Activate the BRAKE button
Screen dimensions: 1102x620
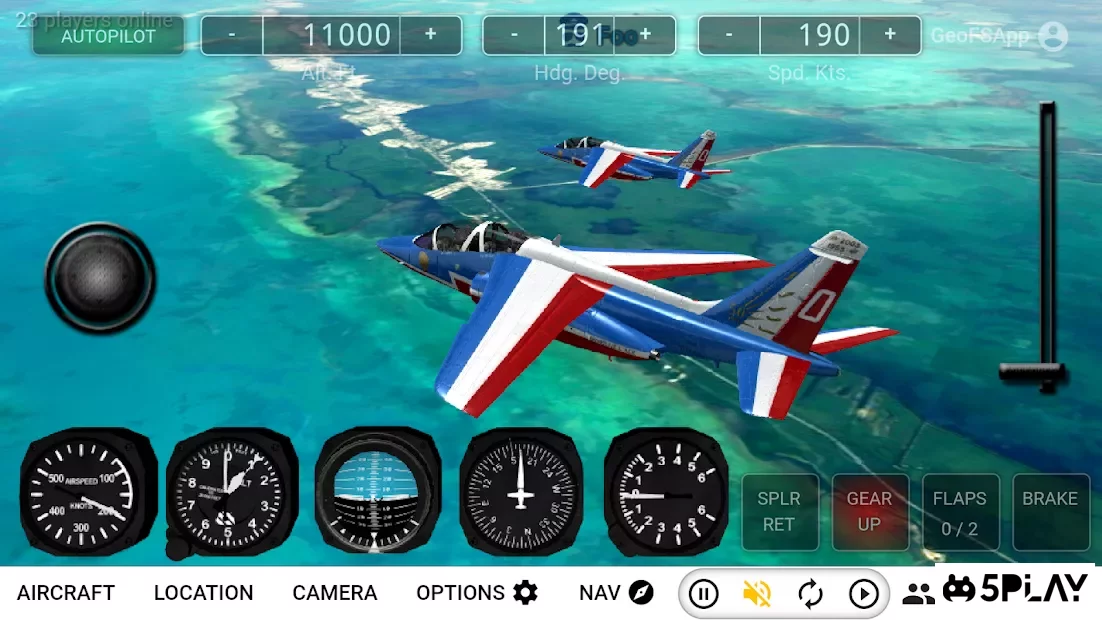[x=1049, y=511]
